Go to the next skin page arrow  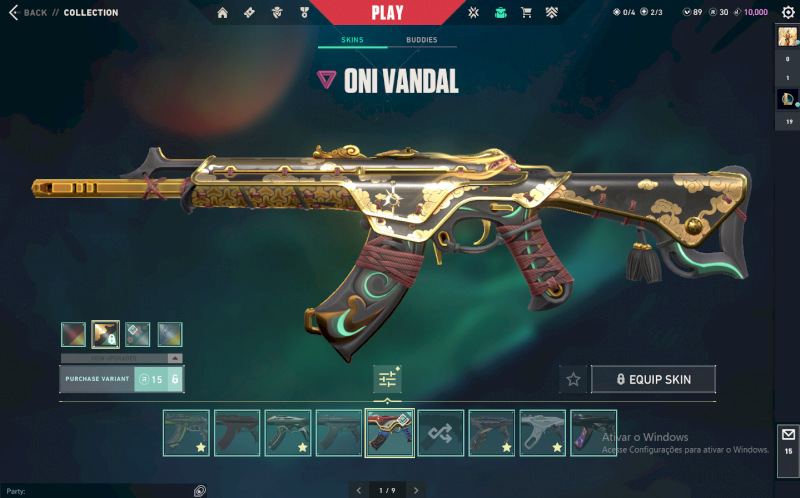[416, 490]
